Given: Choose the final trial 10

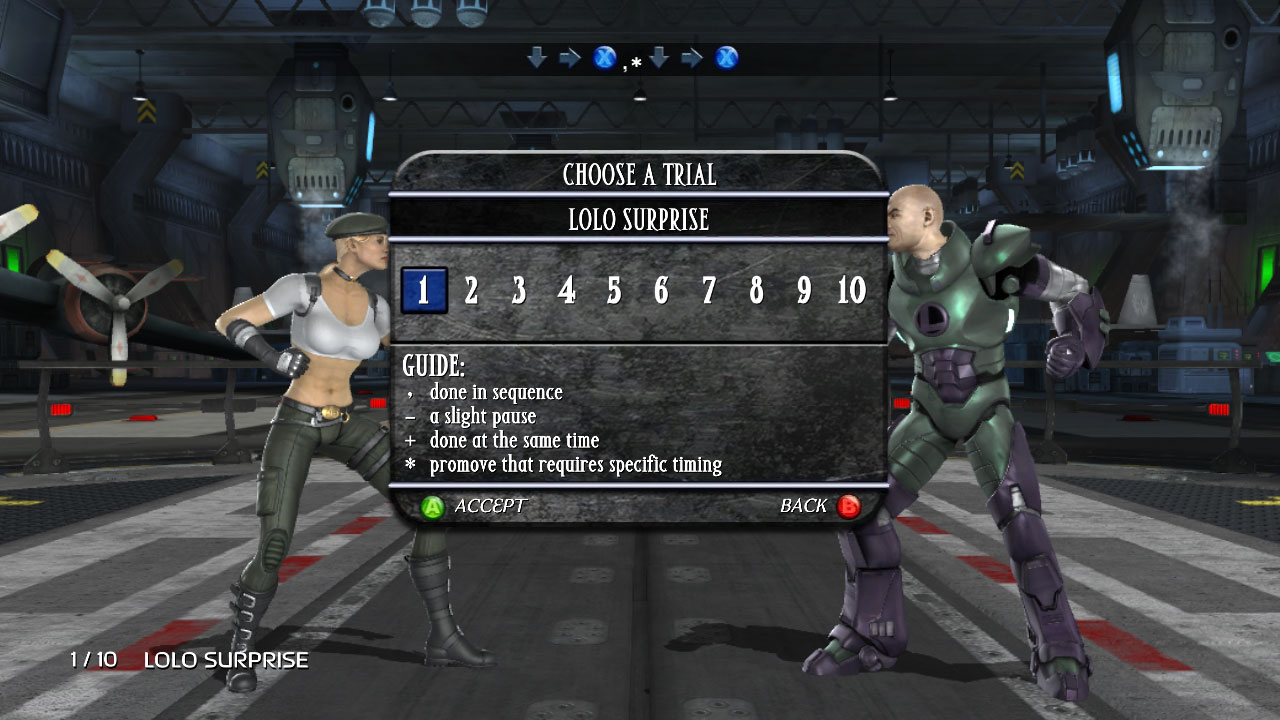Looking at the screenshot, I should (x=851, y=291).
